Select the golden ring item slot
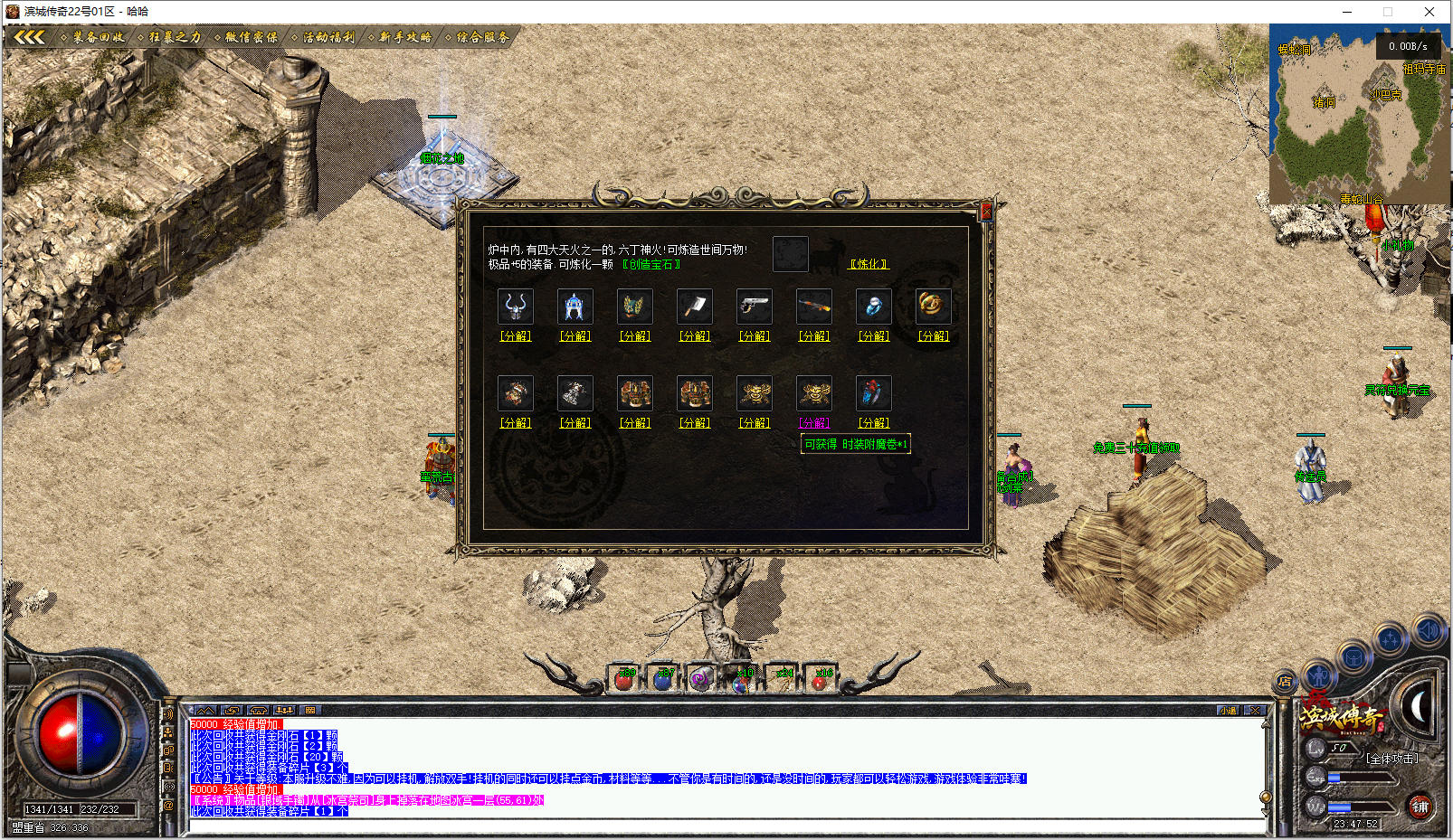Image resolution: width=1453 pixels, height=840 pixels. (933, 306)
